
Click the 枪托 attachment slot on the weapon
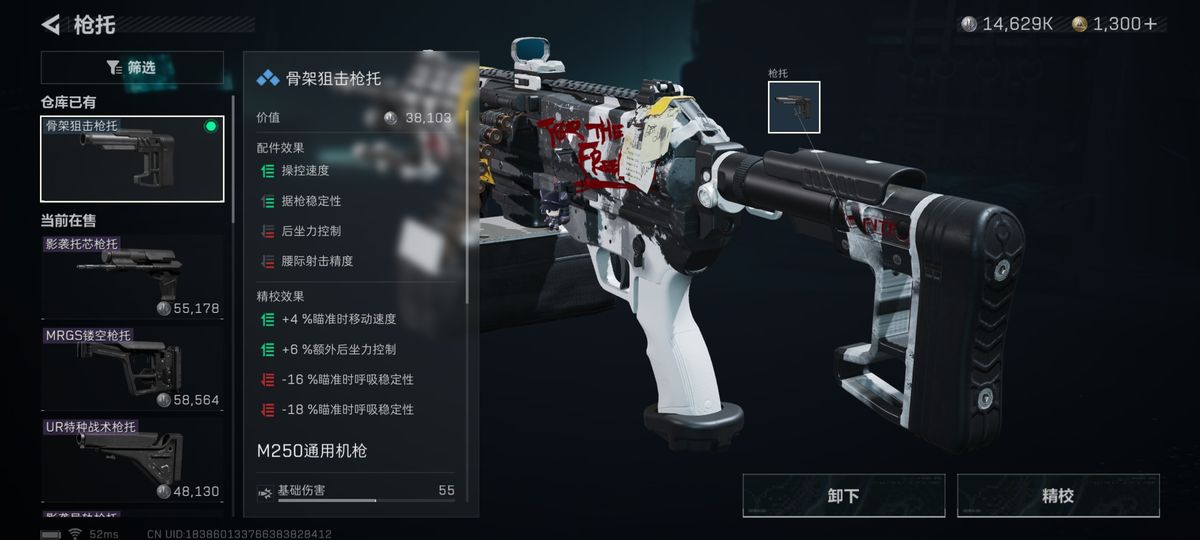click(794, 107)
